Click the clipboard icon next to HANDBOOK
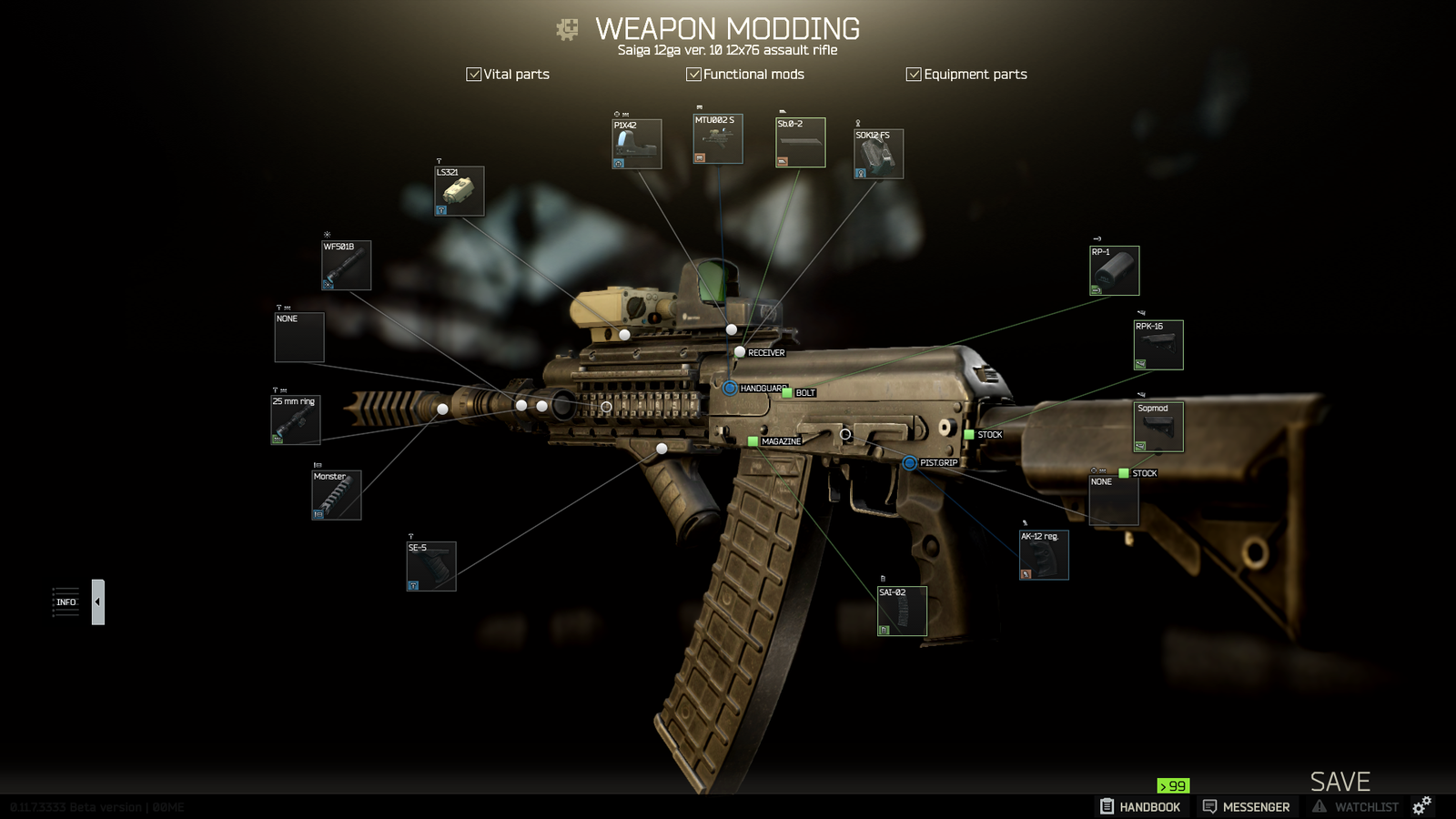The height and width of the screenshot is (819, 1456). tap(1107, 806)
